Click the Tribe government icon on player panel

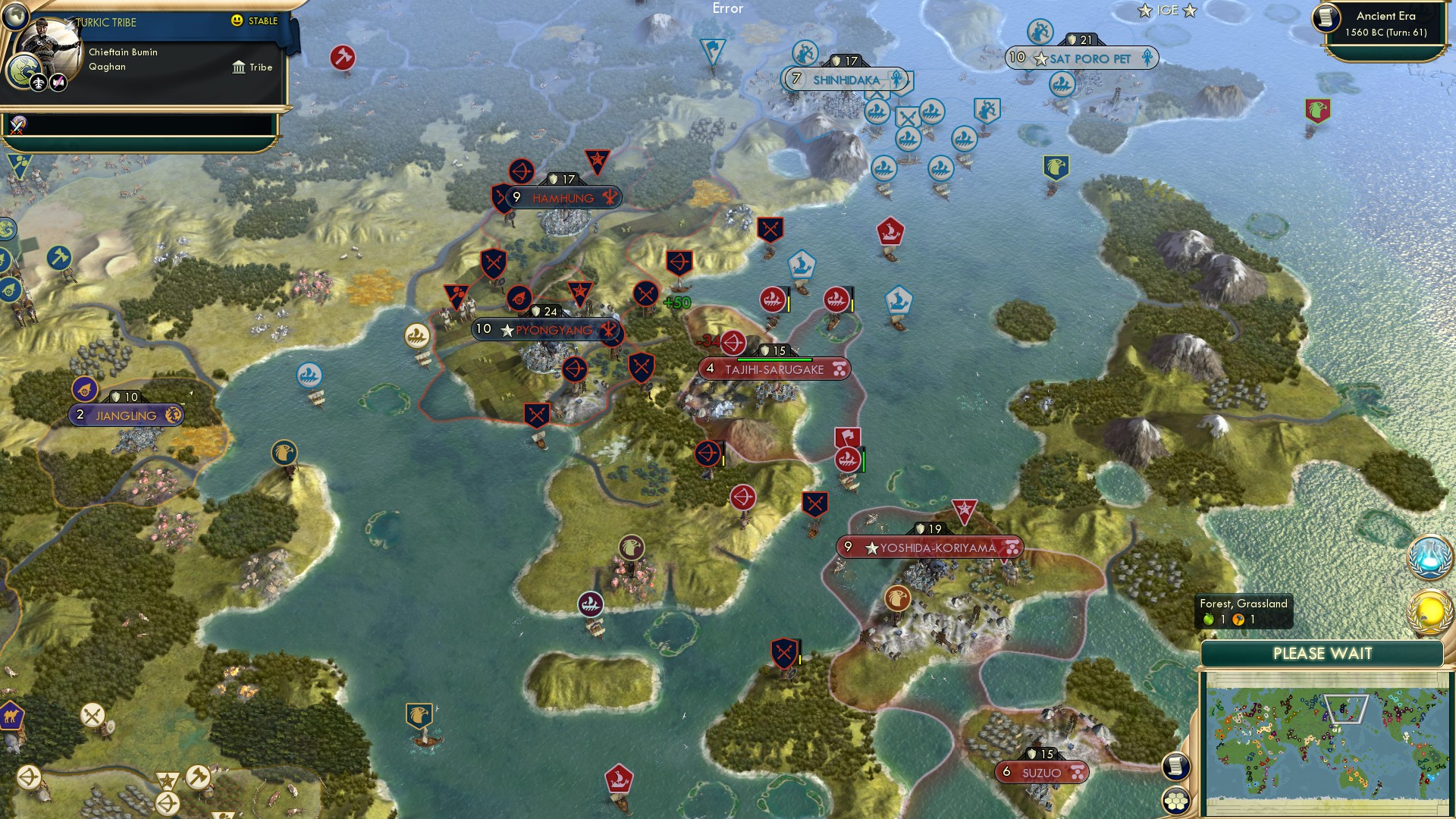(x=239, y=67)
